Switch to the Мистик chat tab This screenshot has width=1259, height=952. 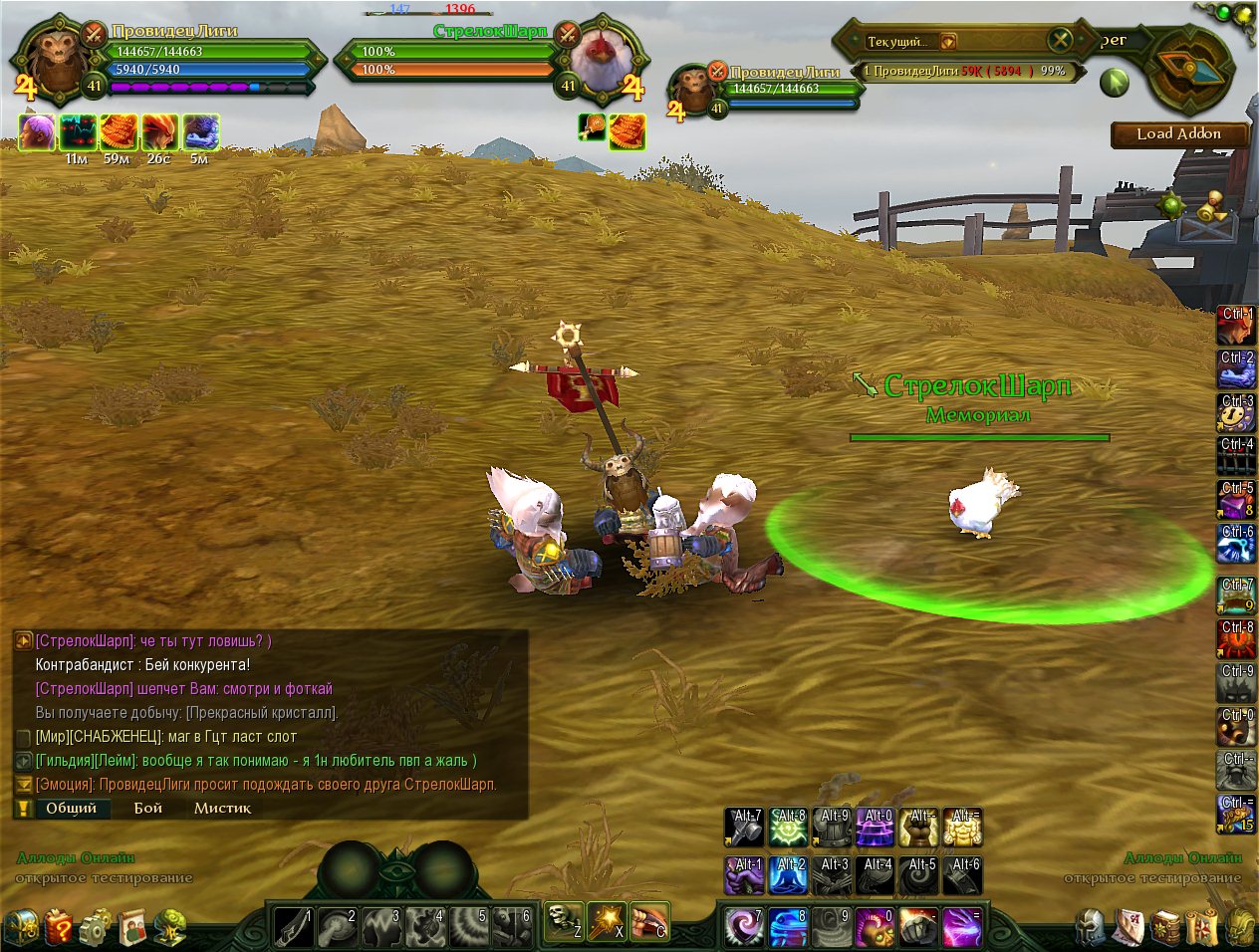[x=222, y=808]
